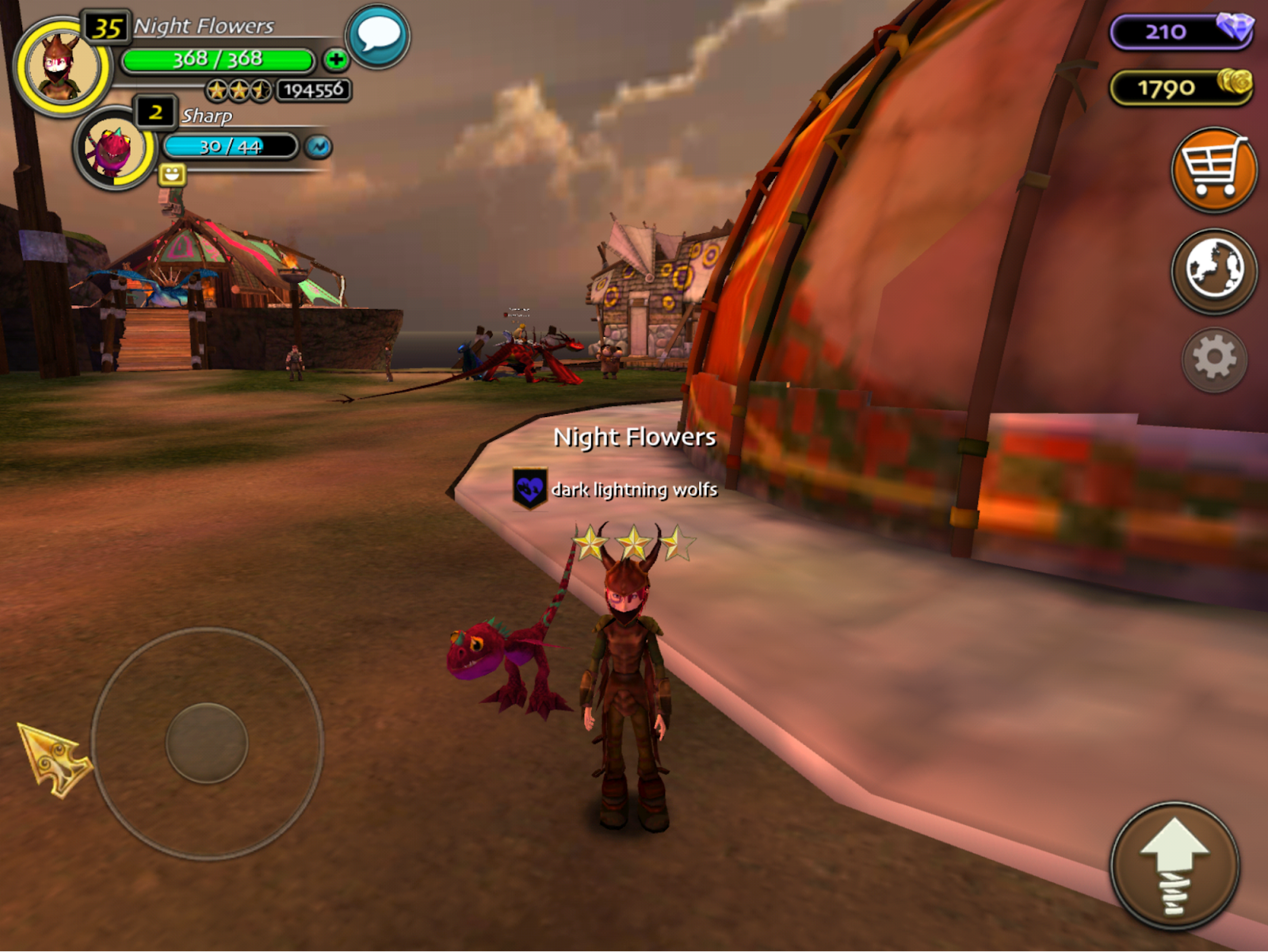
Task: Open the gear settings menu
Action: point(1213,359)
